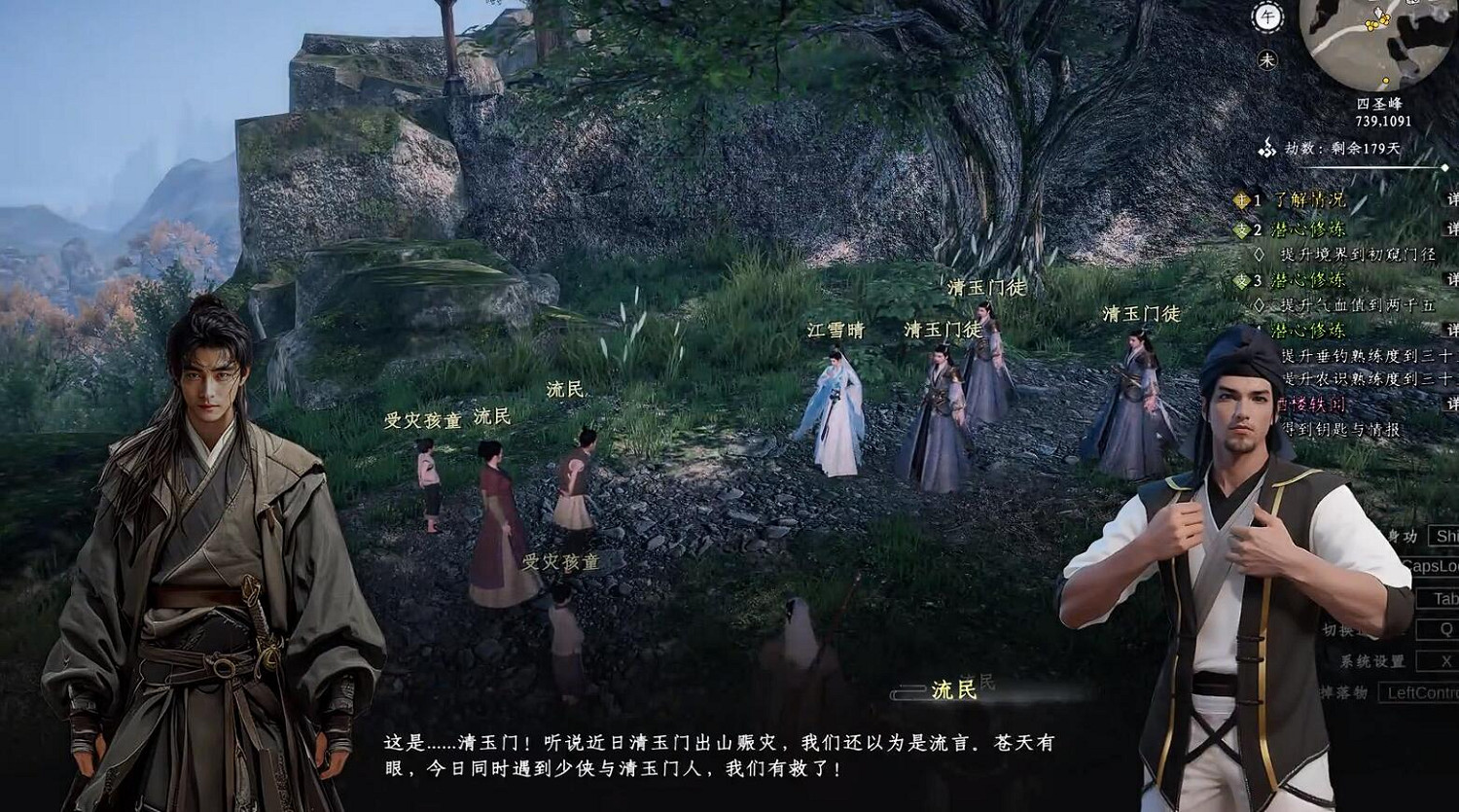Click the diamond handle on the countdown line
The image size is (1459, 812).
[x=1445, y=166]
